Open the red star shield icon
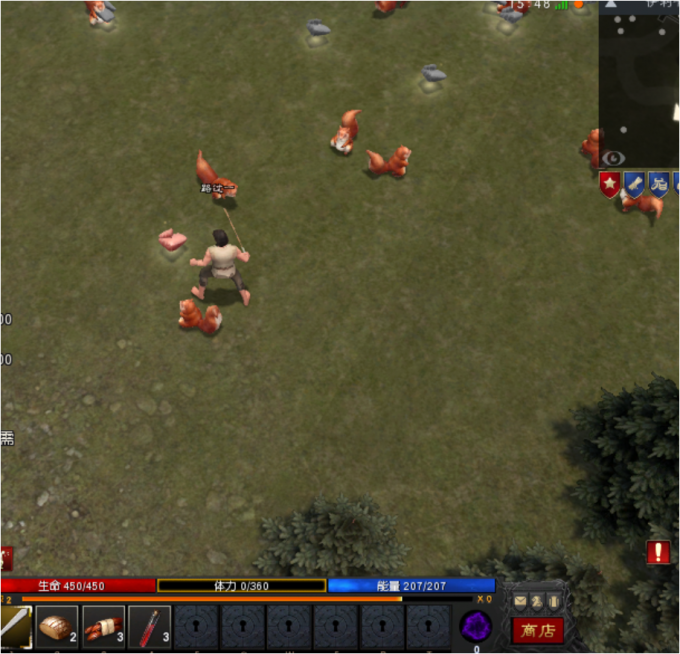680x654 pixels. click(x=609, y=184)
